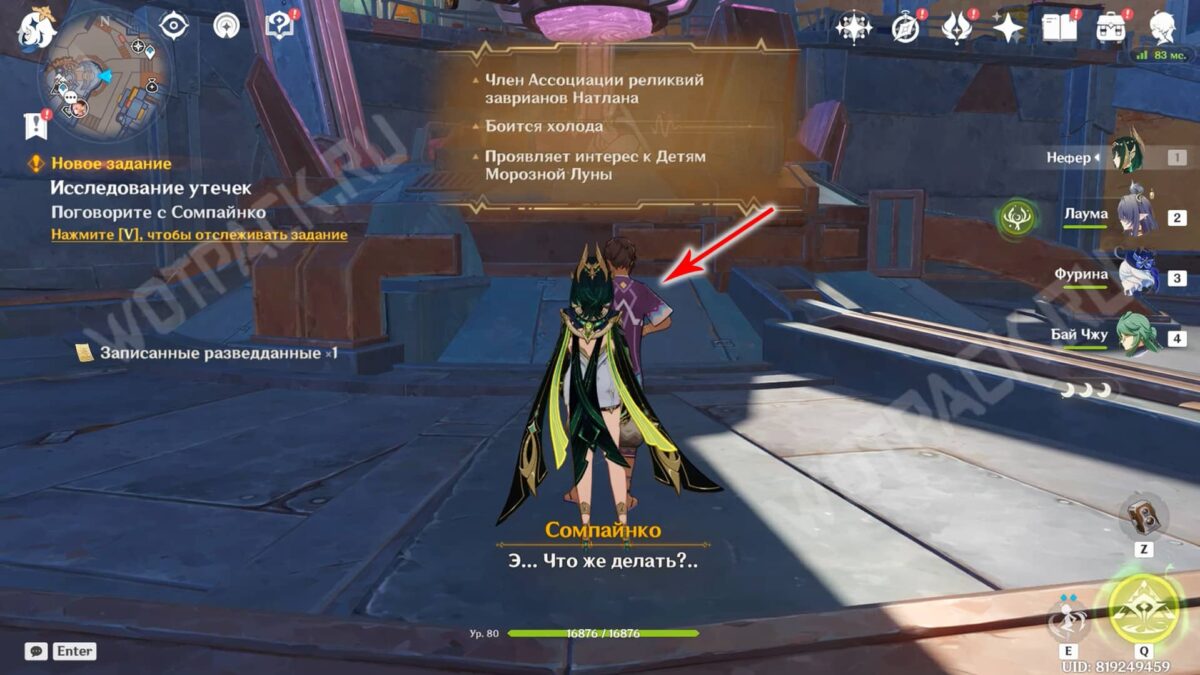Open the quest journal book icon
This screenshot has width=1200, height=675.
(279, 26)
